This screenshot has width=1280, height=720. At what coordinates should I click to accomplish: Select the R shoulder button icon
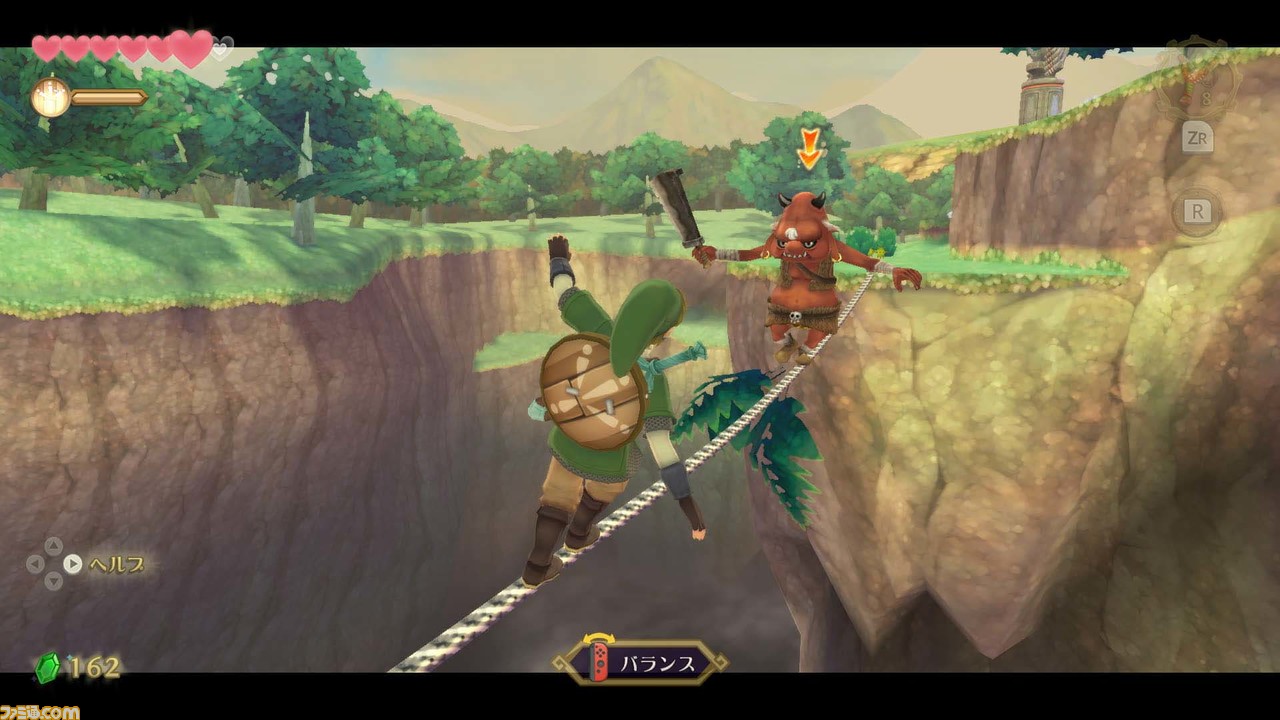click(x=1198, y=212)
